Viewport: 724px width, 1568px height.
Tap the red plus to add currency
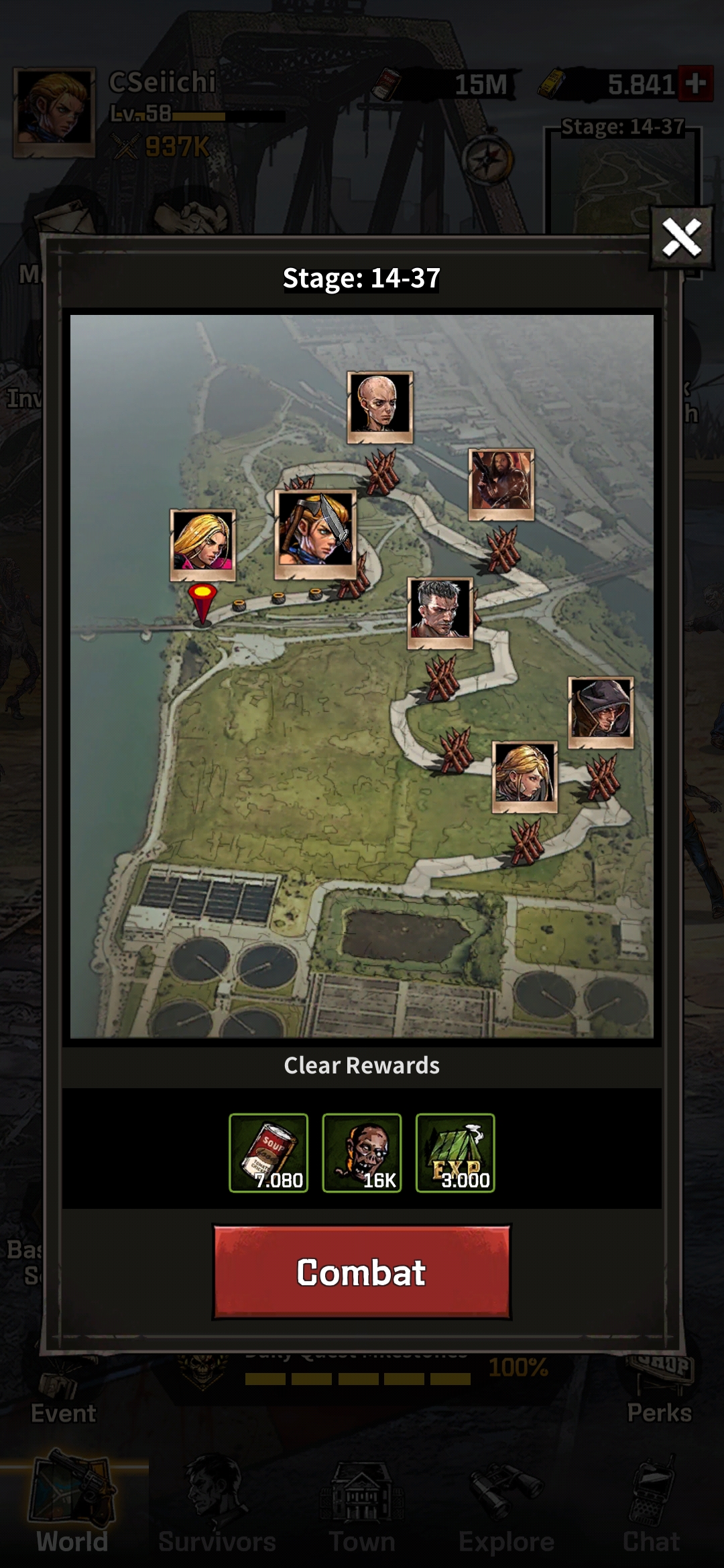[x=695, y=84]
